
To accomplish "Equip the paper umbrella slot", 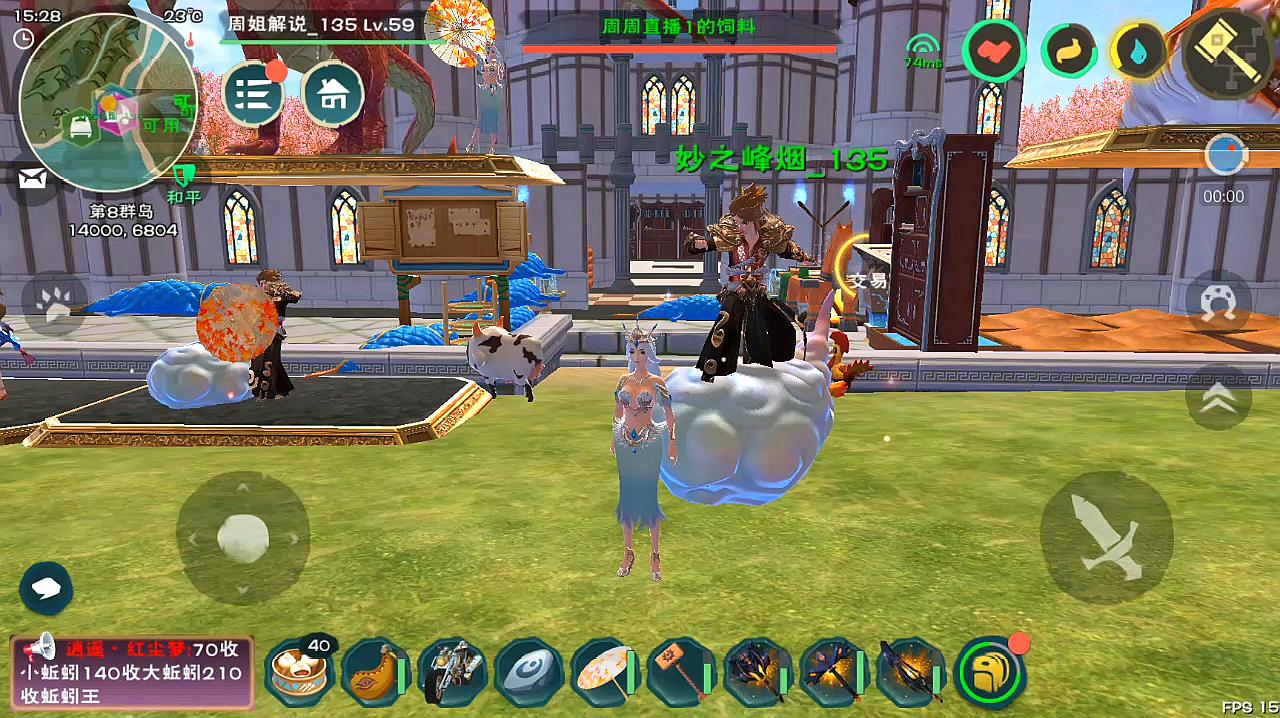I will pyautogui.click(x=605, y=671).
